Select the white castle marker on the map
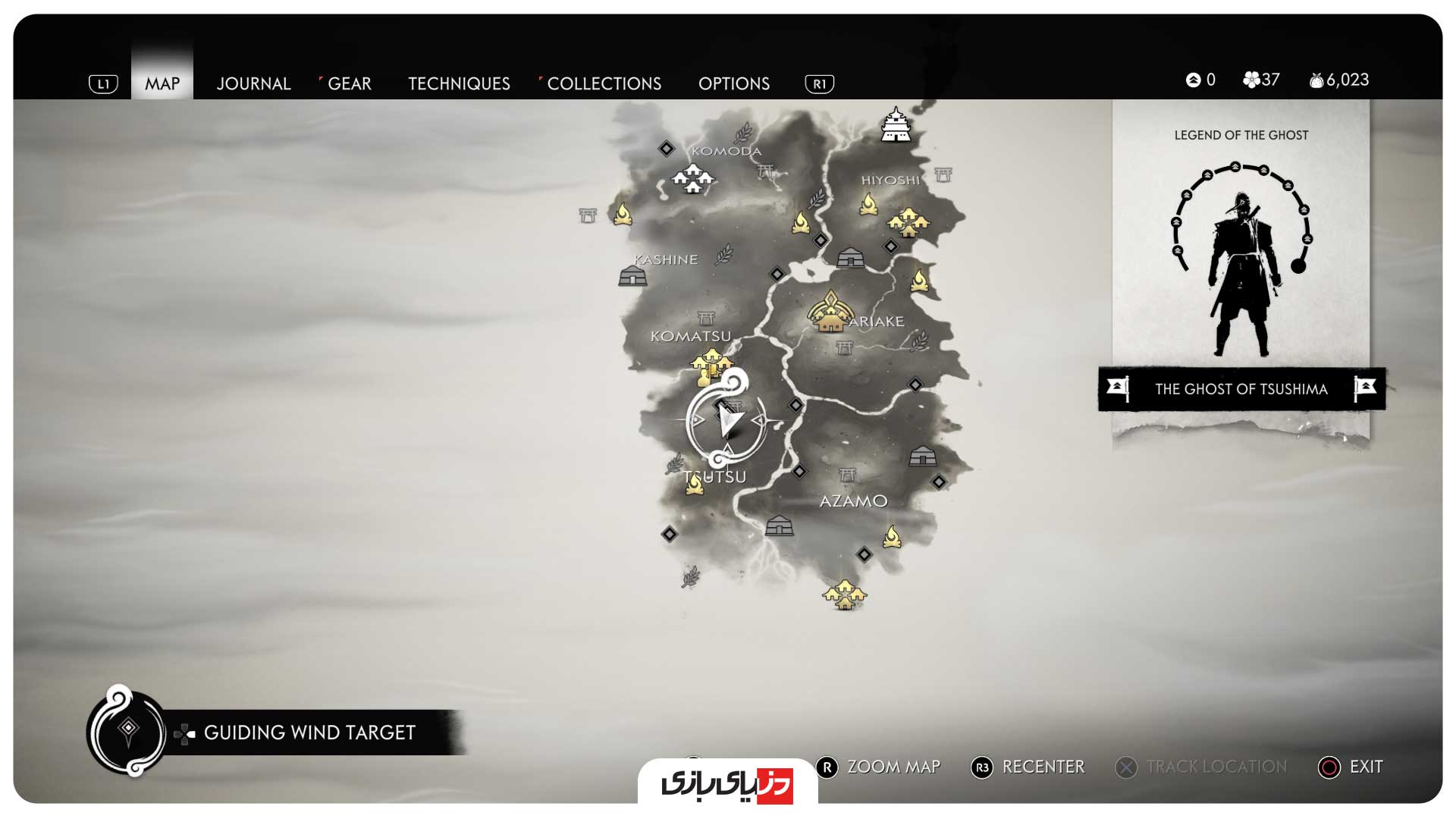1456x819 pixels. 896,125
